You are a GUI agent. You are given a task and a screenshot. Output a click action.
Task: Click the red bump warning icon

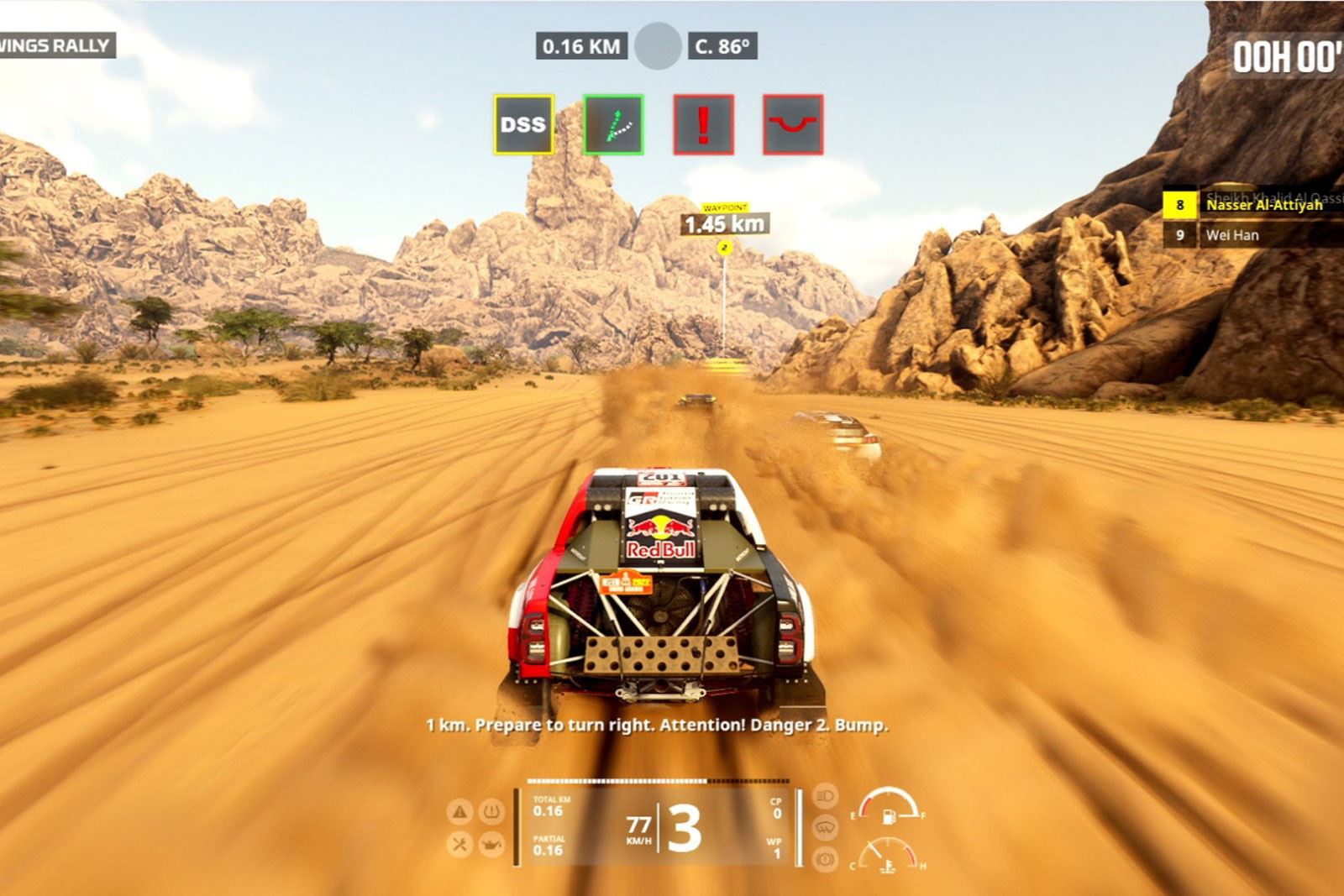pos(792,124)
